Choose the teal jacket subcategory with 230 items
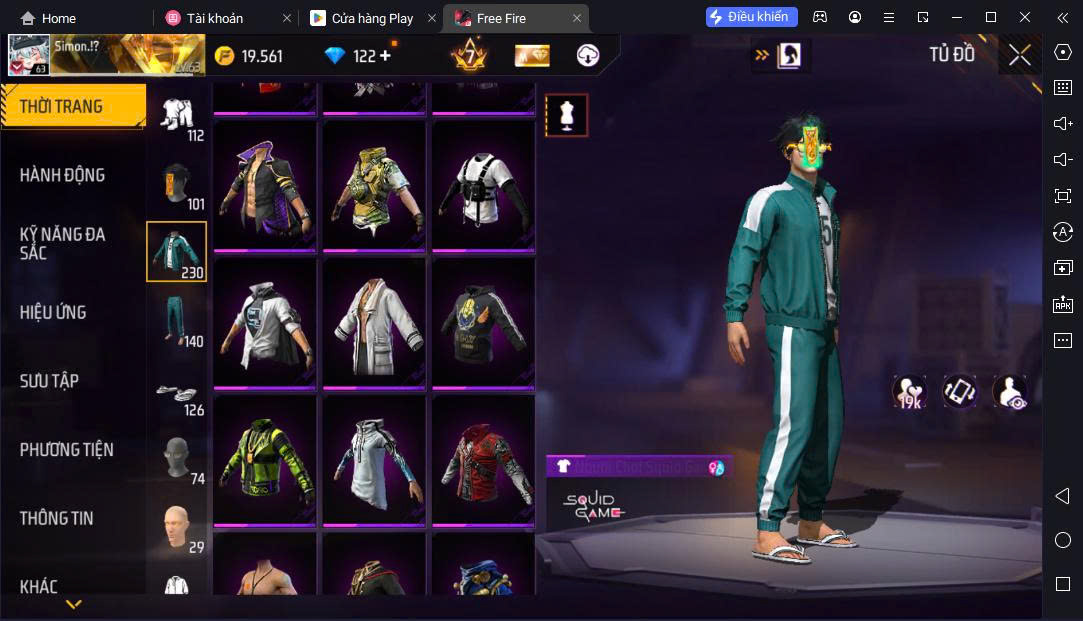 tap(177, 251)
